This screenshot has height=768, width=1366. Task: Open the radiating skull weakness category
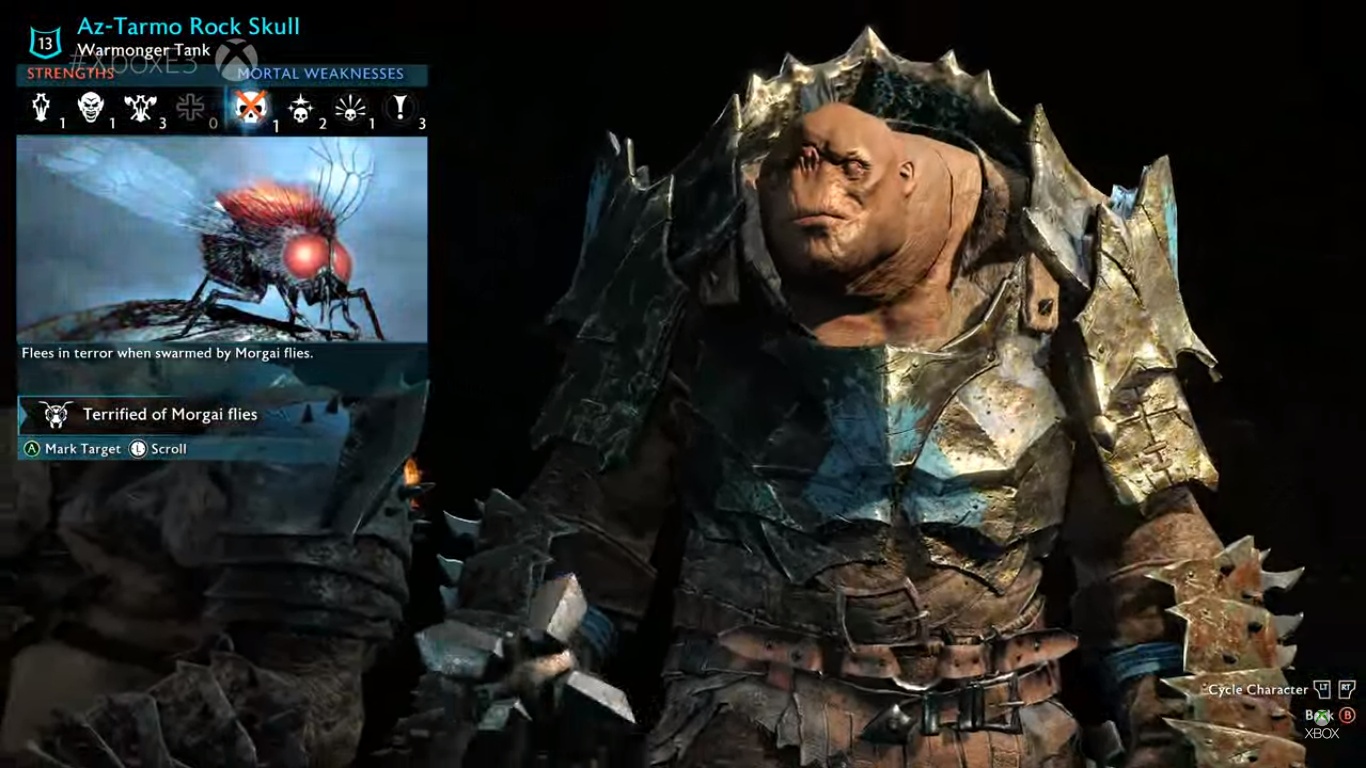click(349, 108)
